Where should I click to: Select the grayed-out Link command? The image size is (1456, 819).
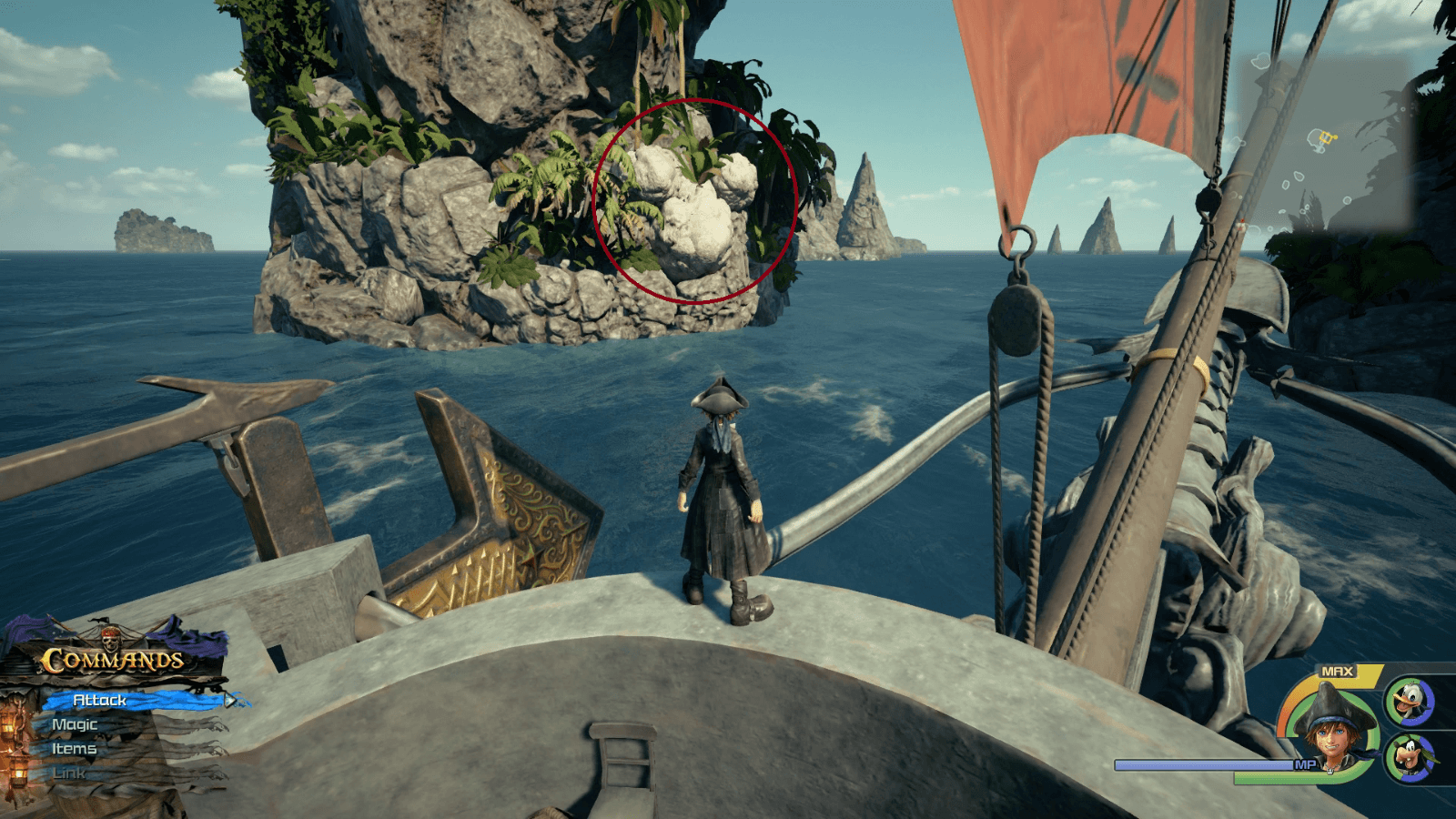tap(68, 773)
